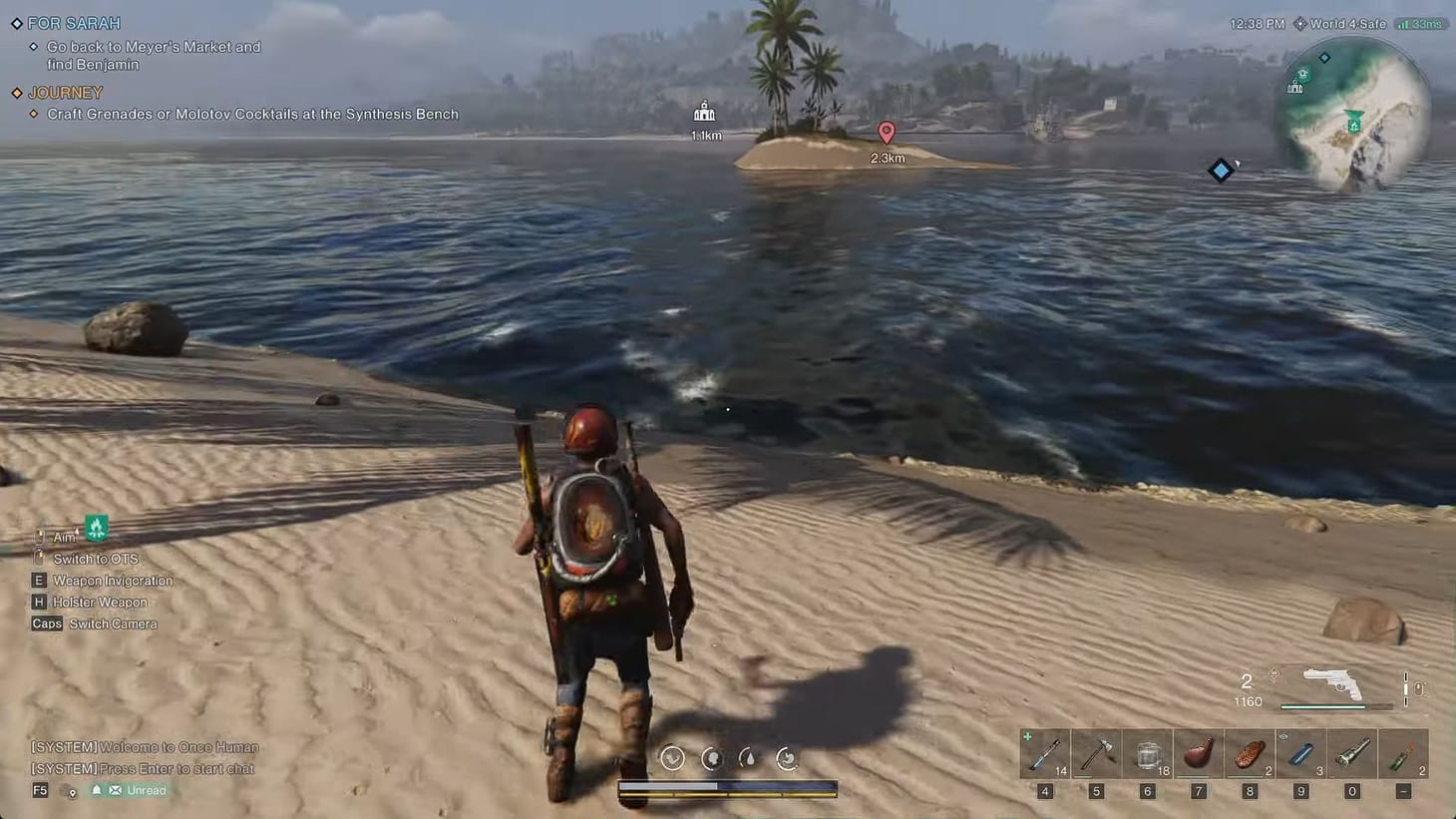Viewport: 1456px width, 819px height.
Task: Click the hydration droplet status indicator
Action: click(x=749, y=758)
